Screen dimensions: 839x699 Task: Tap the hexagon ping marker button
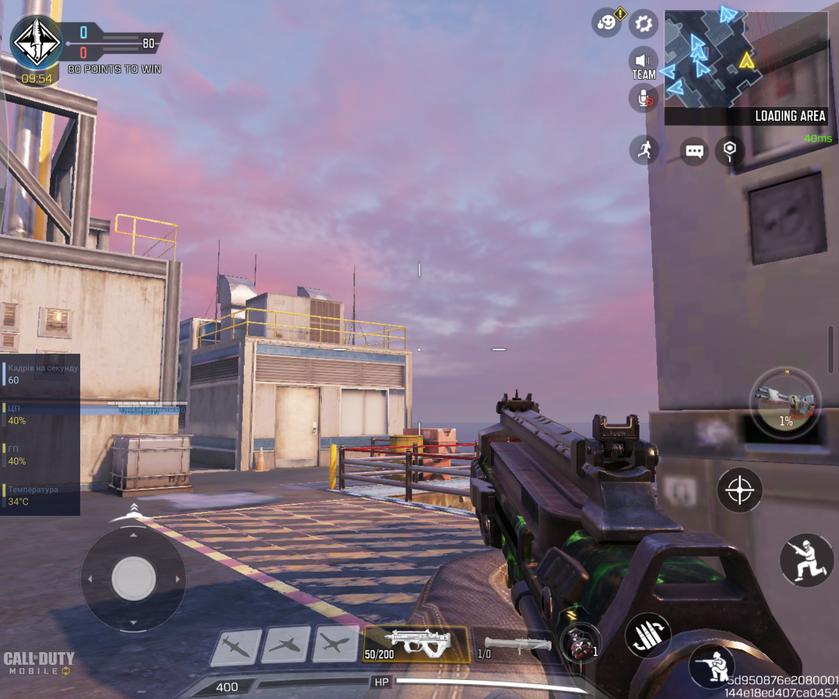click(731, 150)
